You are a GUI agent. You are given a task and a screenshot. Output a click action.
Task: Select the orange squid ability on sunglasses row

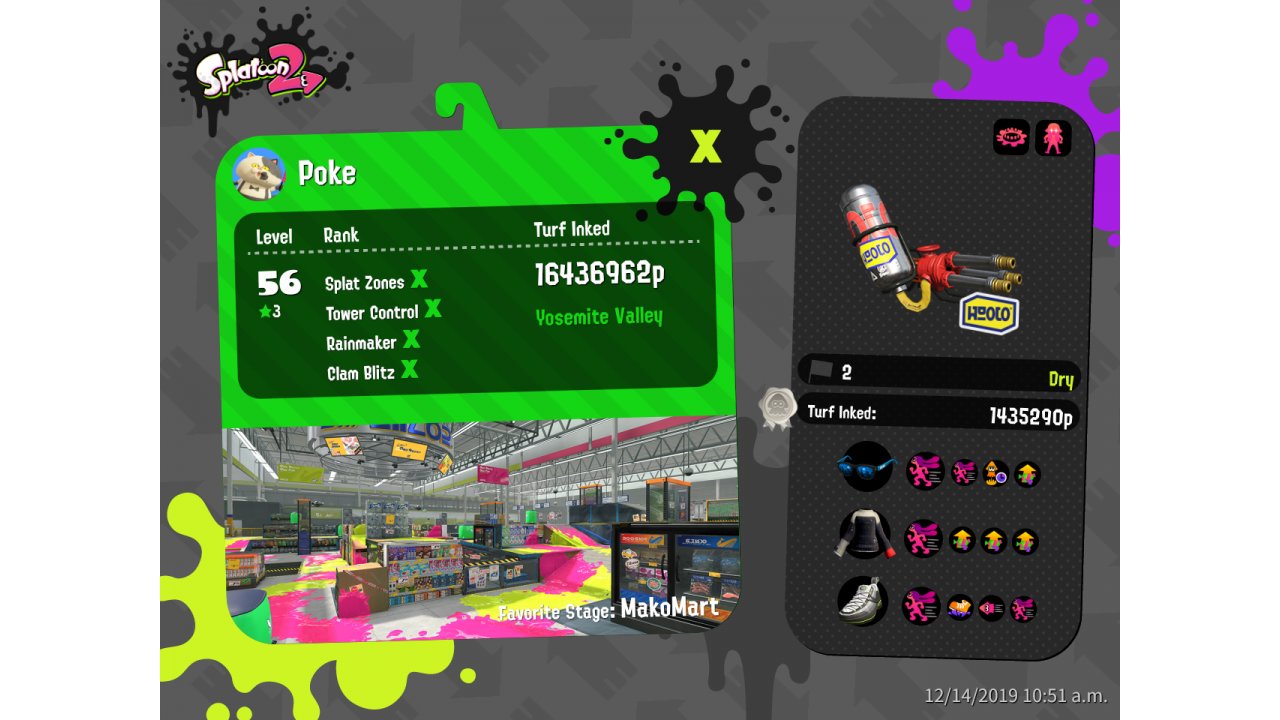coord(995,473)
